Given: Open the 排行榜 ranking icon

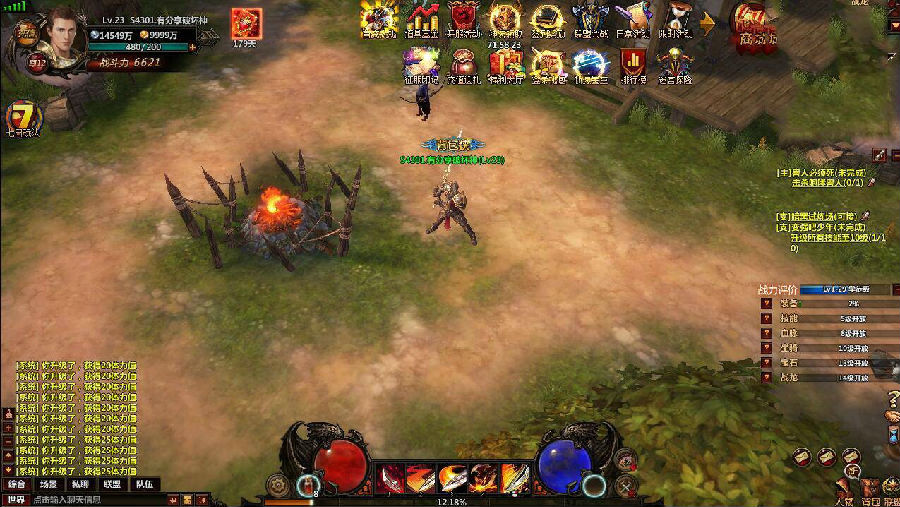Looking at the screenshot, I should (630, 64).
